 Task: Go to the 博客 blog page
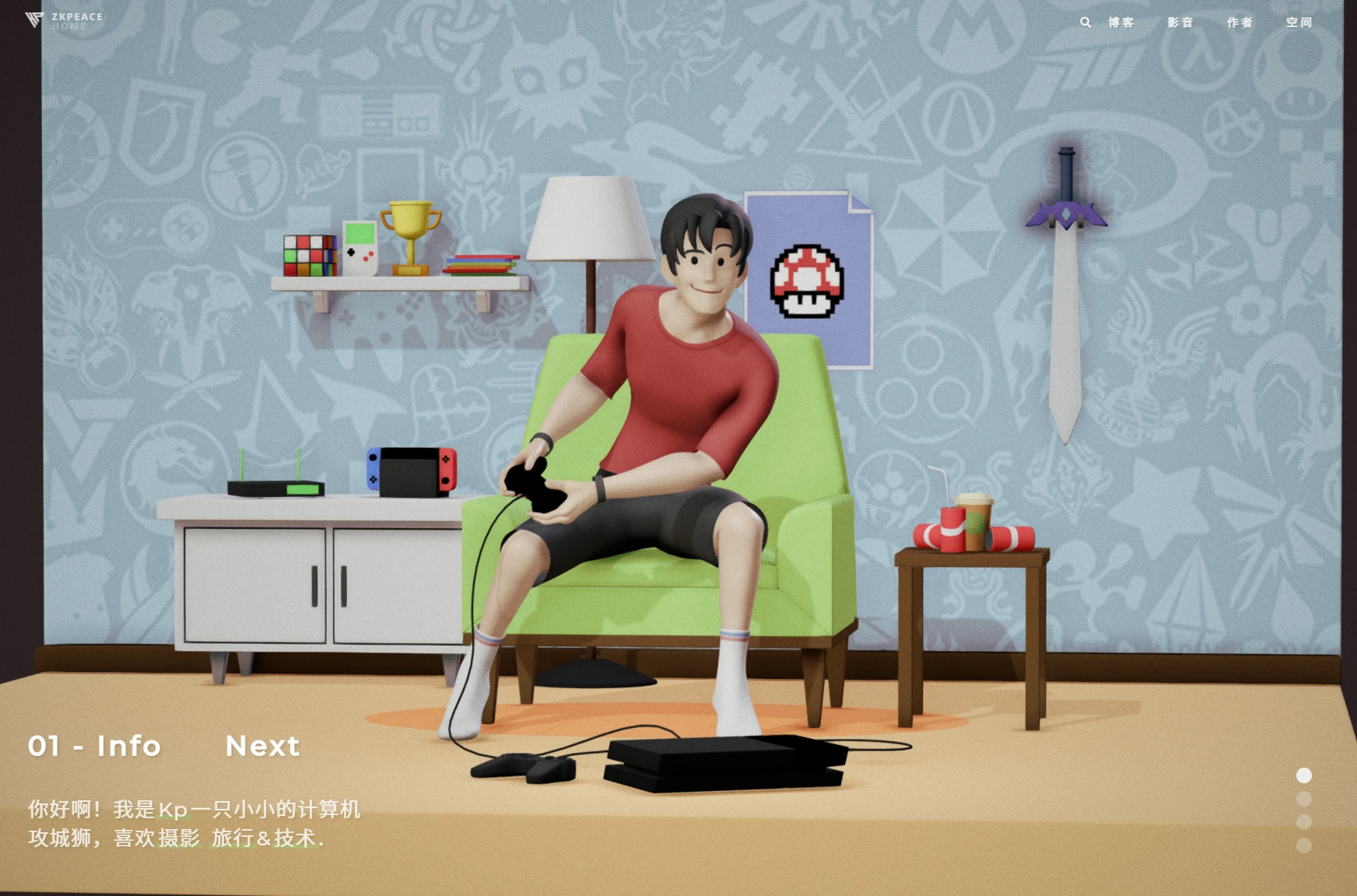pos(1121,23)
